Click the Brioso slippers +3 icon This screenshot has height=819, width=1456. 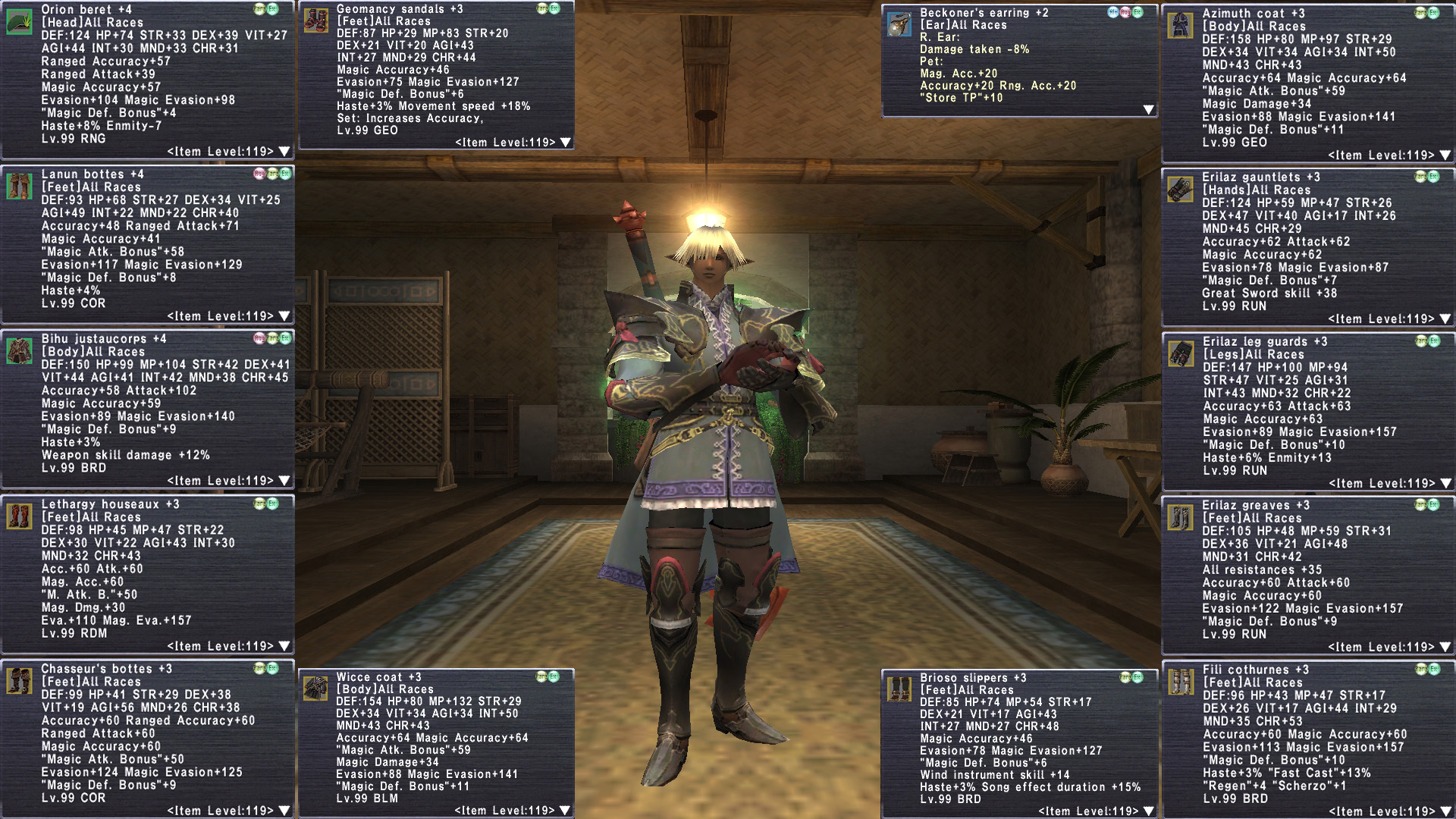point(899,689)
